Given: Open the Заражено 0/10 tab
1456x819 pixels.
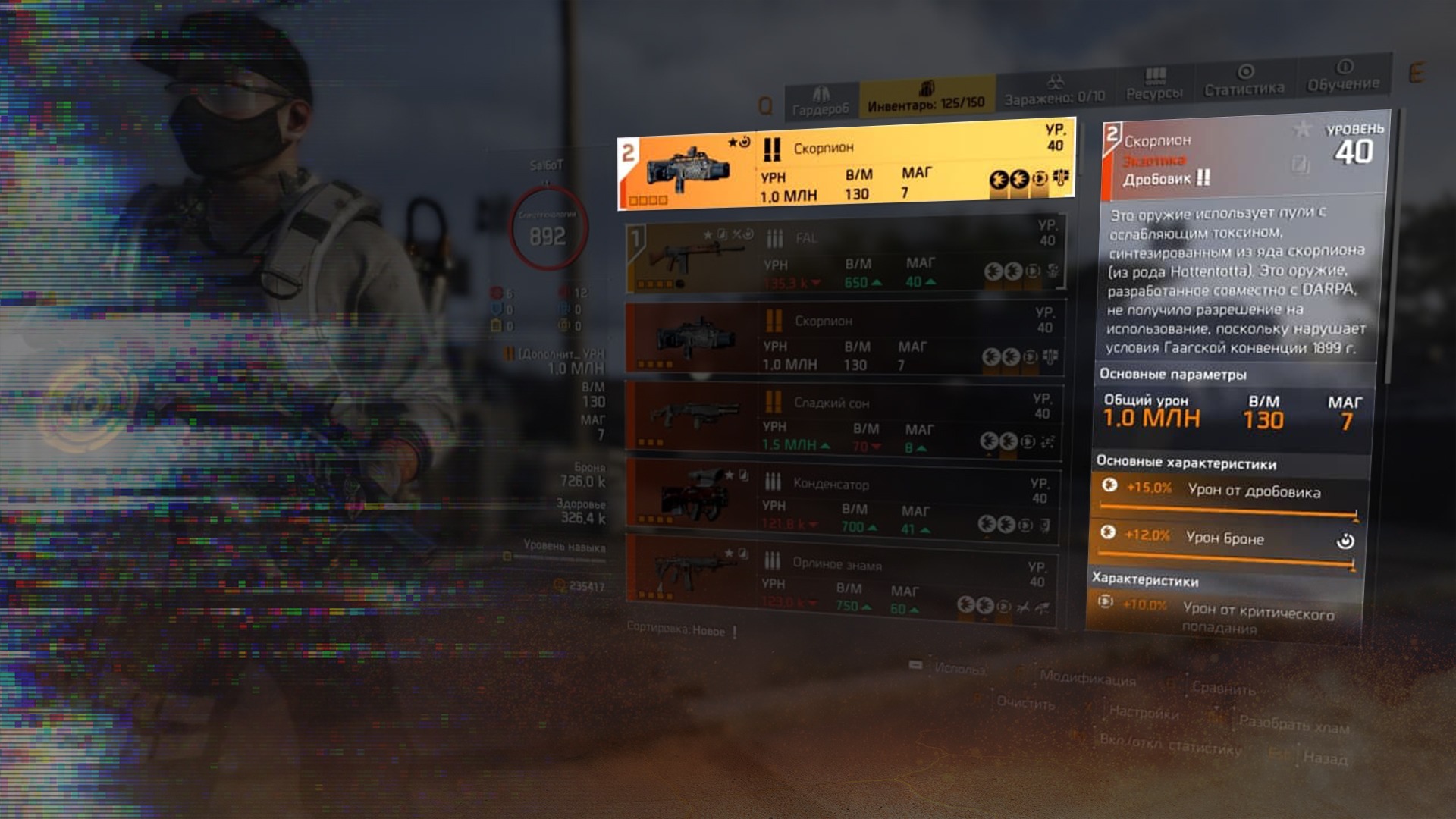Looking at the screenshot, I should [1055, 90].
